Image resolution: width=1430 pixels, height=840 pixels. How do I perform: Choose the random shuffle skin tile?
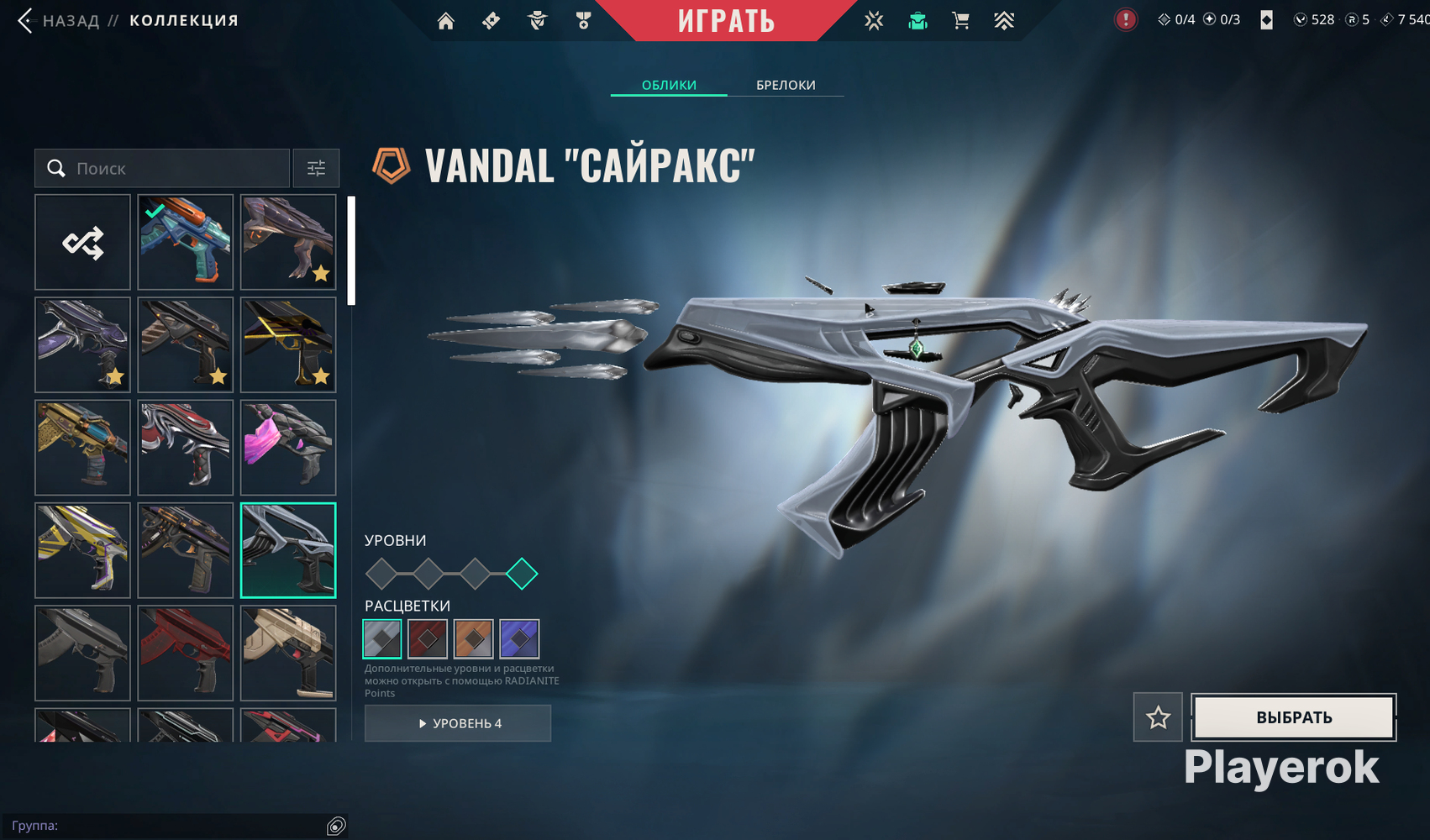pyautogui.click(x=82, y=243)
